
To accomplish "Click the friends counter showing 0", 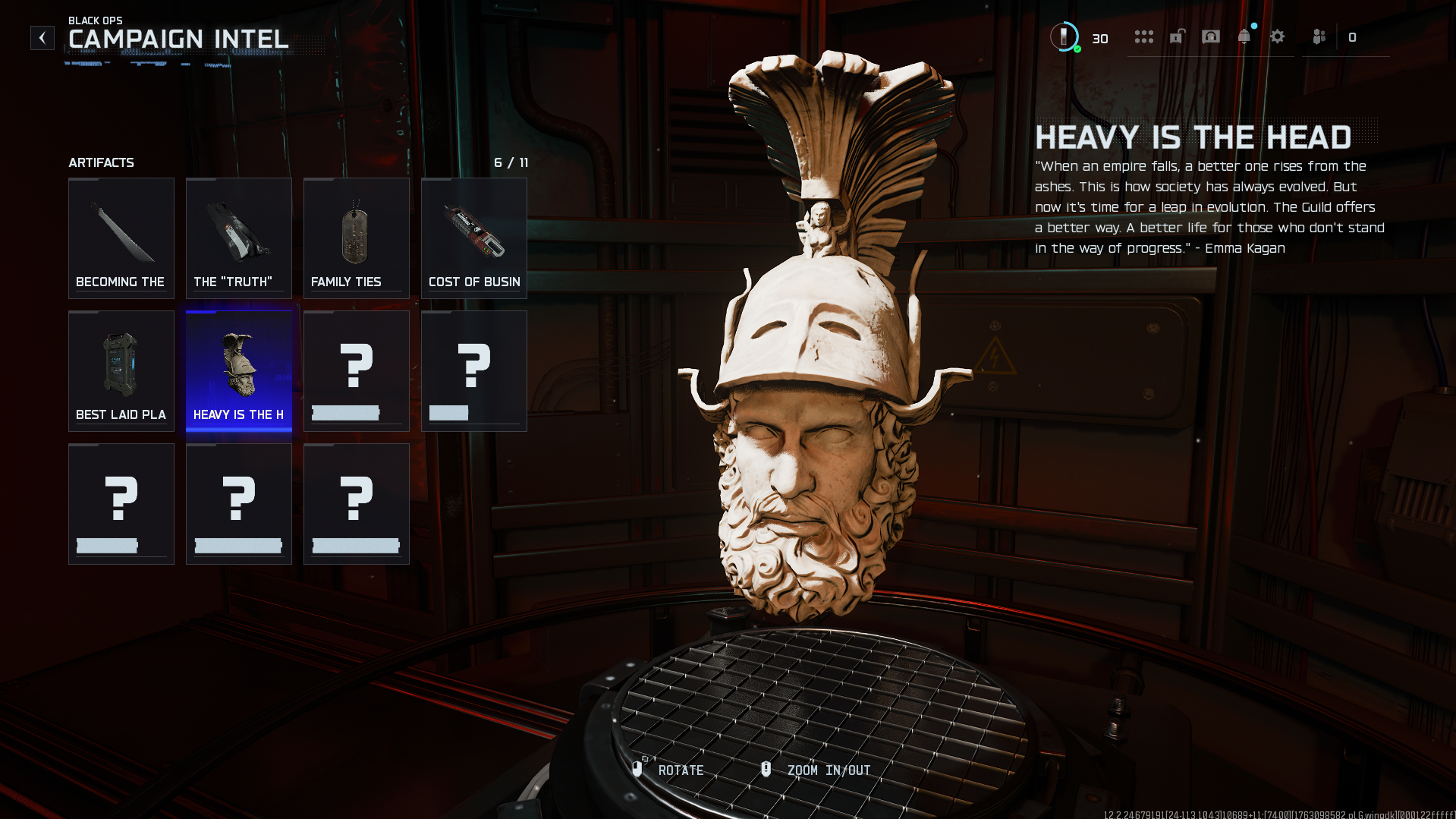I will tap(1353, 37).
